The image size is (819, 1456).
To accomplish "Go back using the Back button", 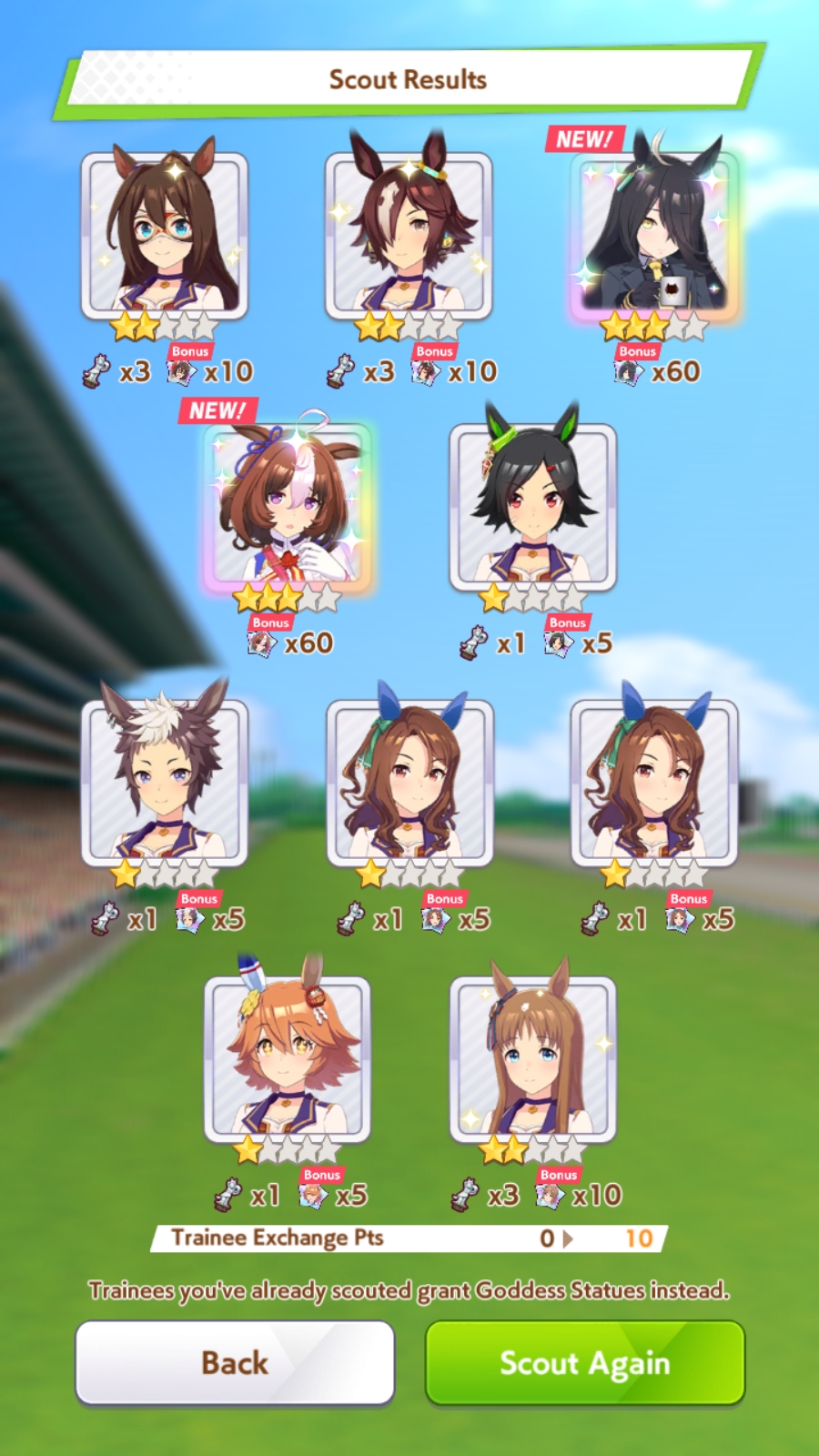I will pyautogui.click(x=235, y=1362).
